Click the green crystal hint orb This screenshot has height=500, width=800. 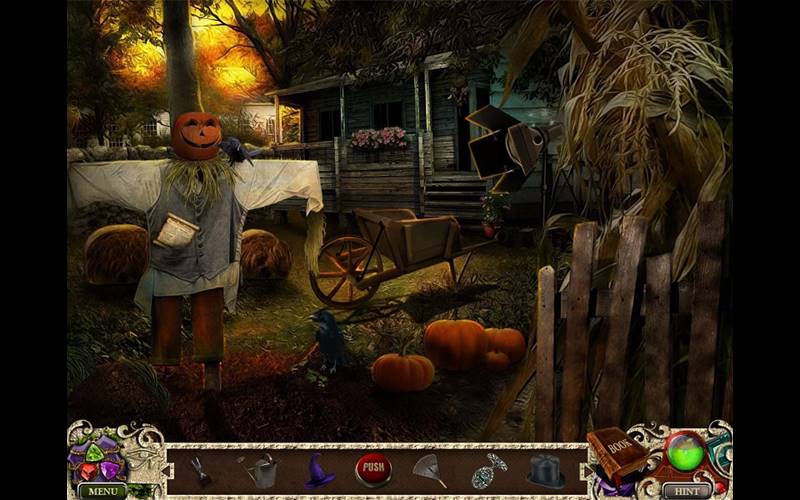tap(686, 452)
